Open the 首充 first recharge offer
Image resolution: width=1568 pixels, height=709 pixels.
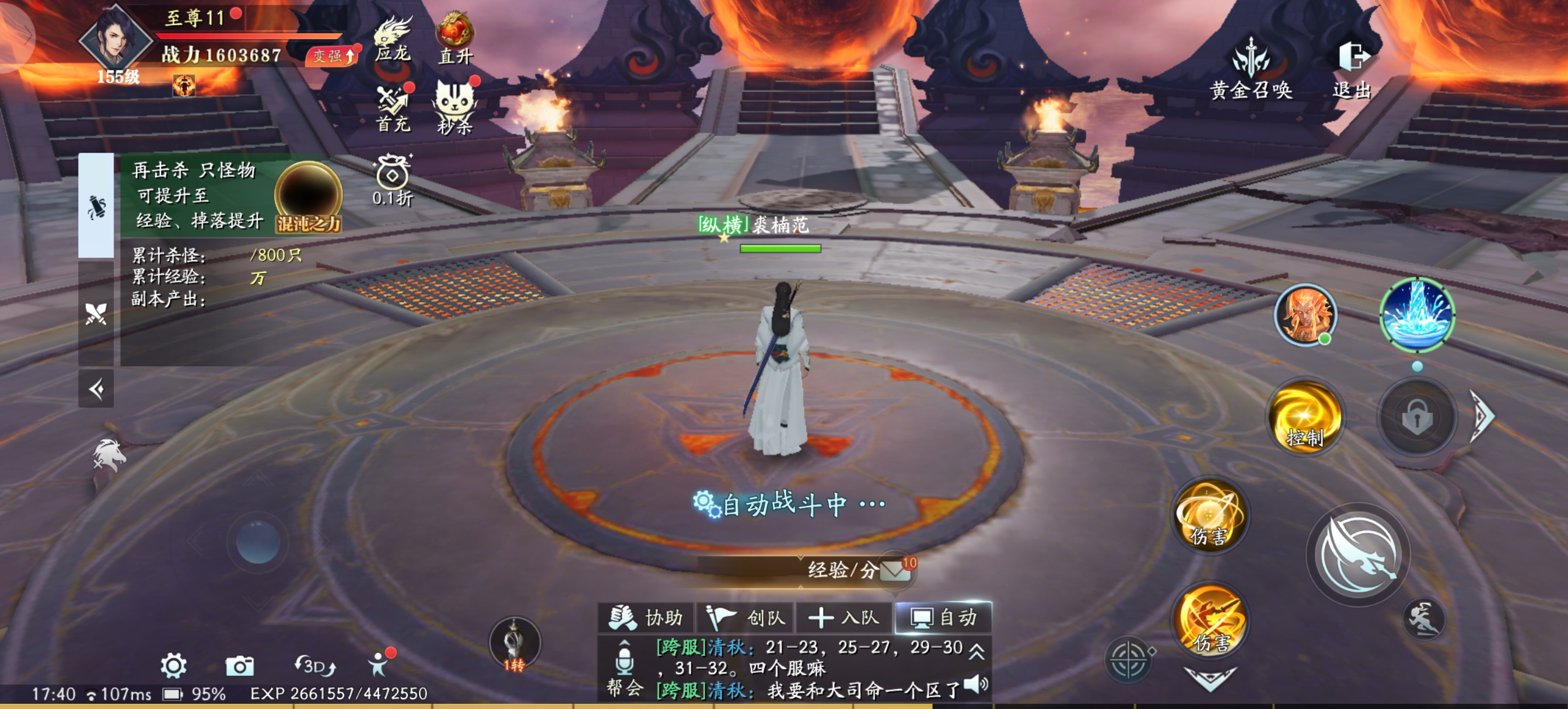click(x=393, y=107)
